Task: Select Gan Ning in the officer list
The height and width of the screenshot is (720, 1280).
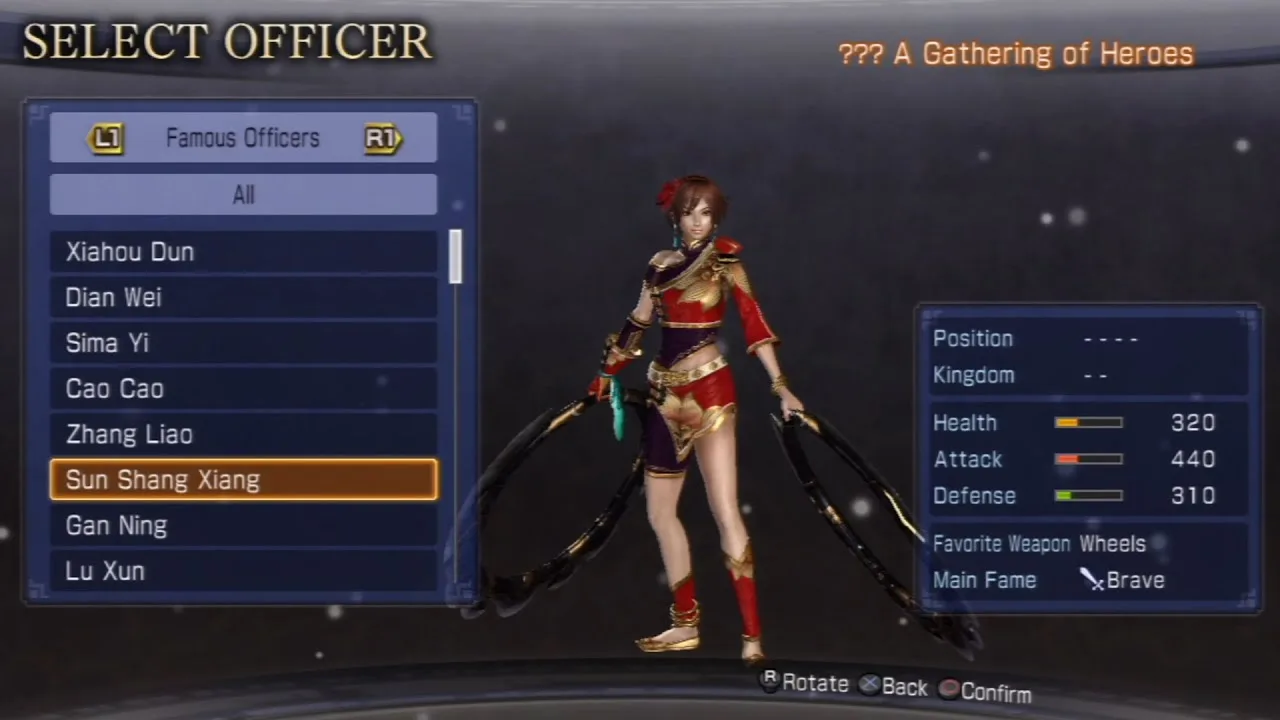Action: pyautogui.click(x=243, y=526)
